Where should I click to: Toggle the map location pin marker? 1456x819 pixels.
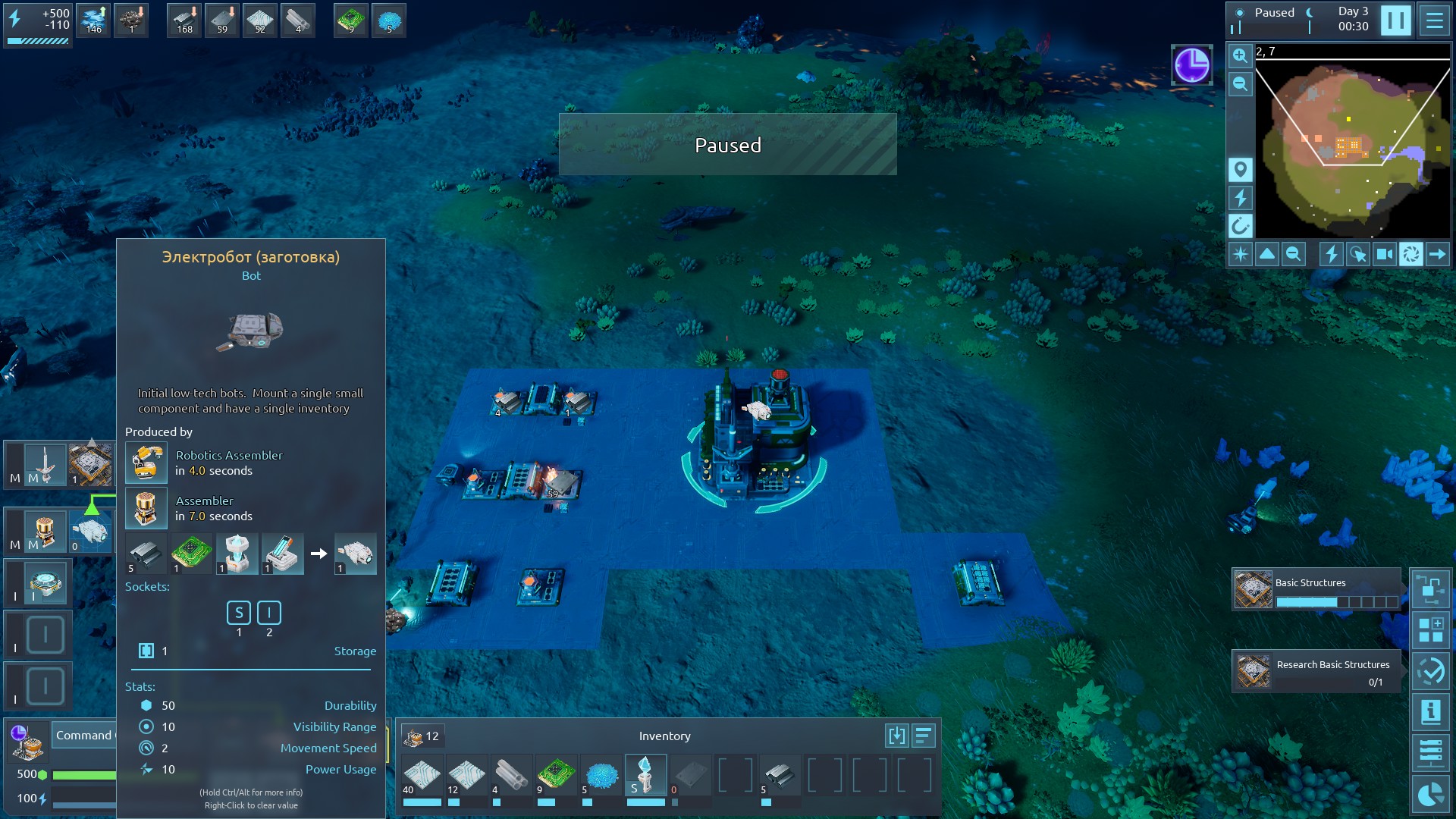1240,170
